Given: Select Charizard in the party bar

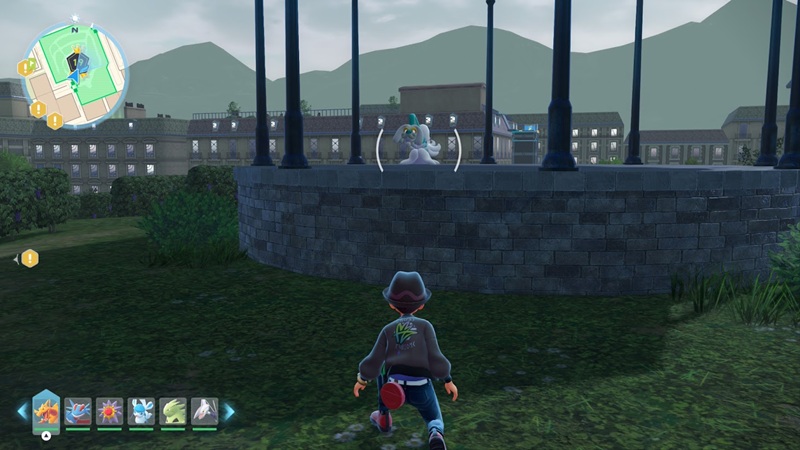Looking at the screenshot, I should tap(46, 410).
